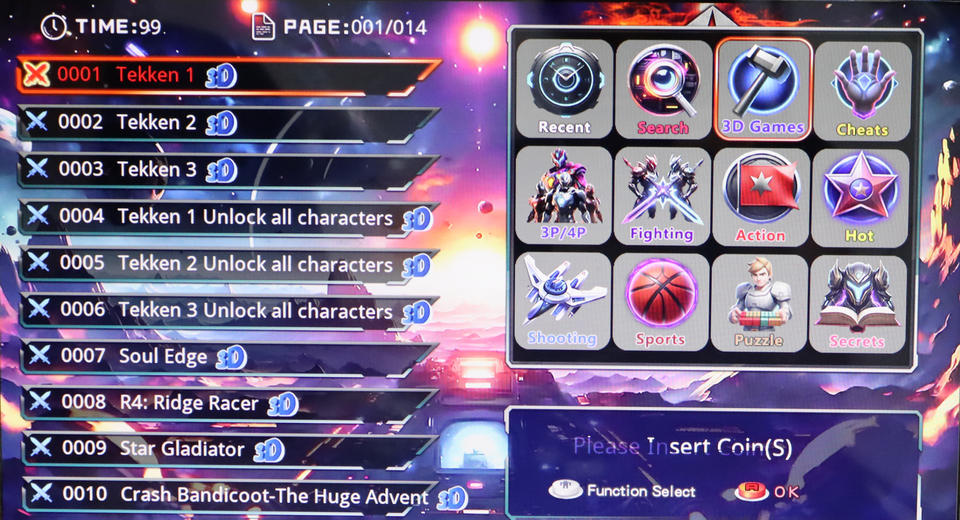Open the Cheats category
This screenshot has width=960, height=520.
(862, 89)
